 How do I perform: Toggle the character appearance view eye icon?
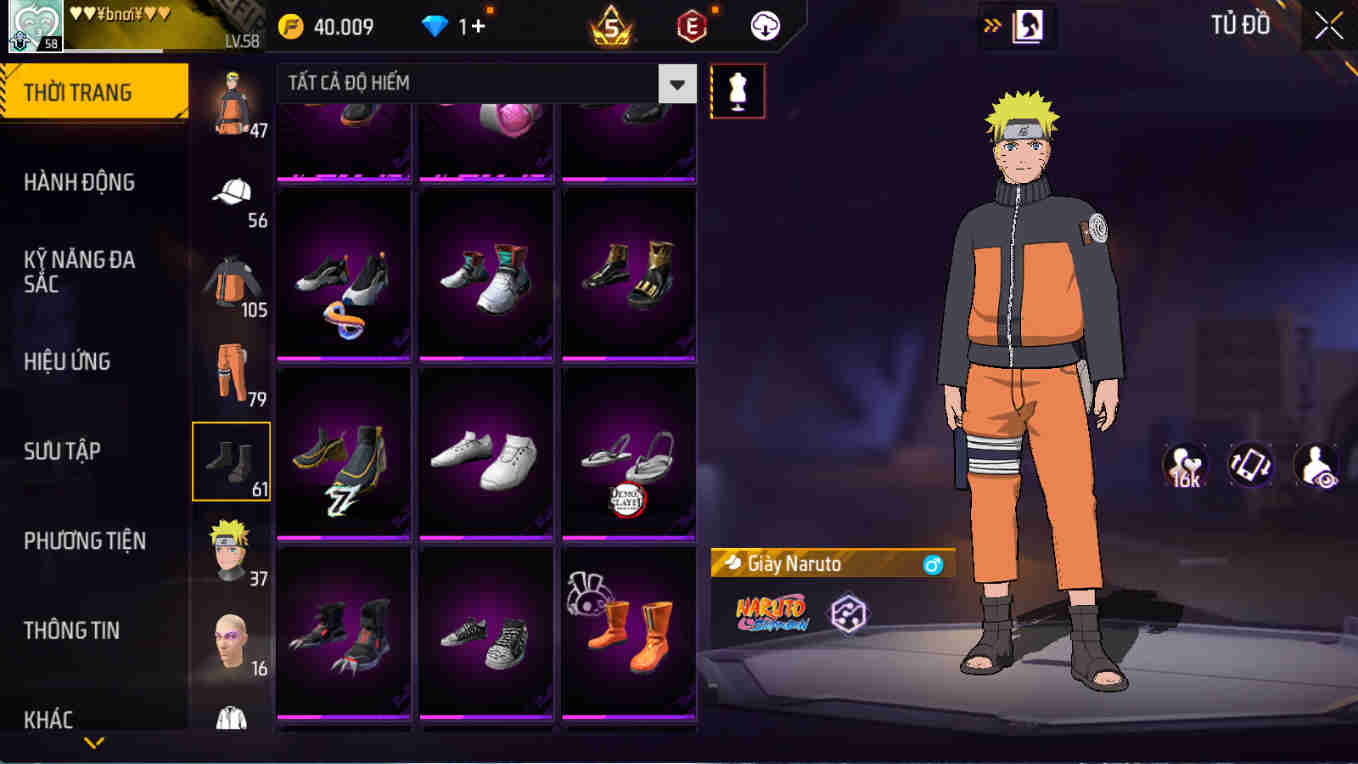click(x=1316, y=464)
